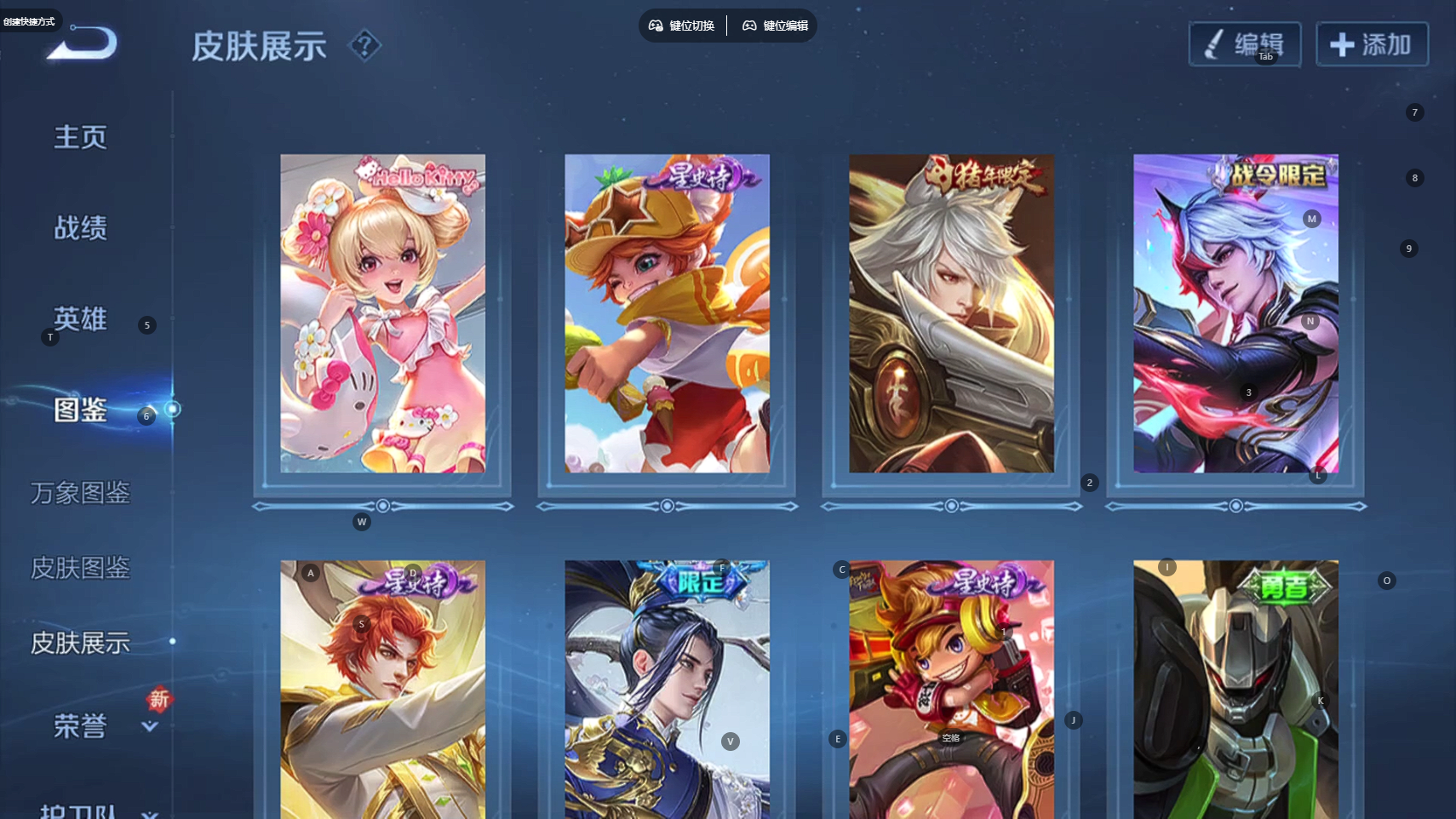Image resolution: width=1456 pixels, height=819 pixels.
Task: Click the 键位切换 overlay button
Action: tap(682, 26)
